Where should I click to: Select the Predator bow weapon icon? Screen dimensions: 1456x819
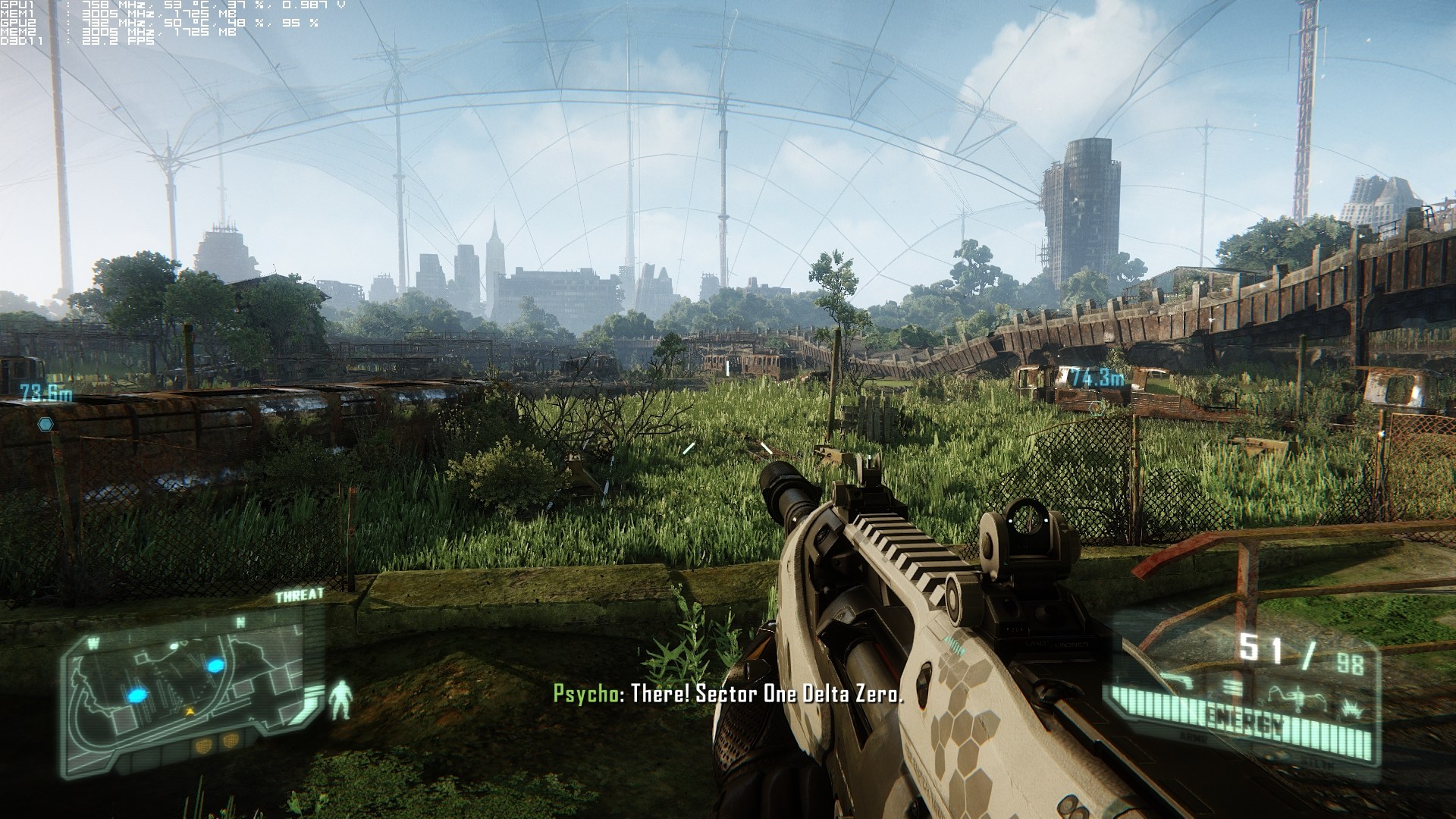coord(1294,696)
